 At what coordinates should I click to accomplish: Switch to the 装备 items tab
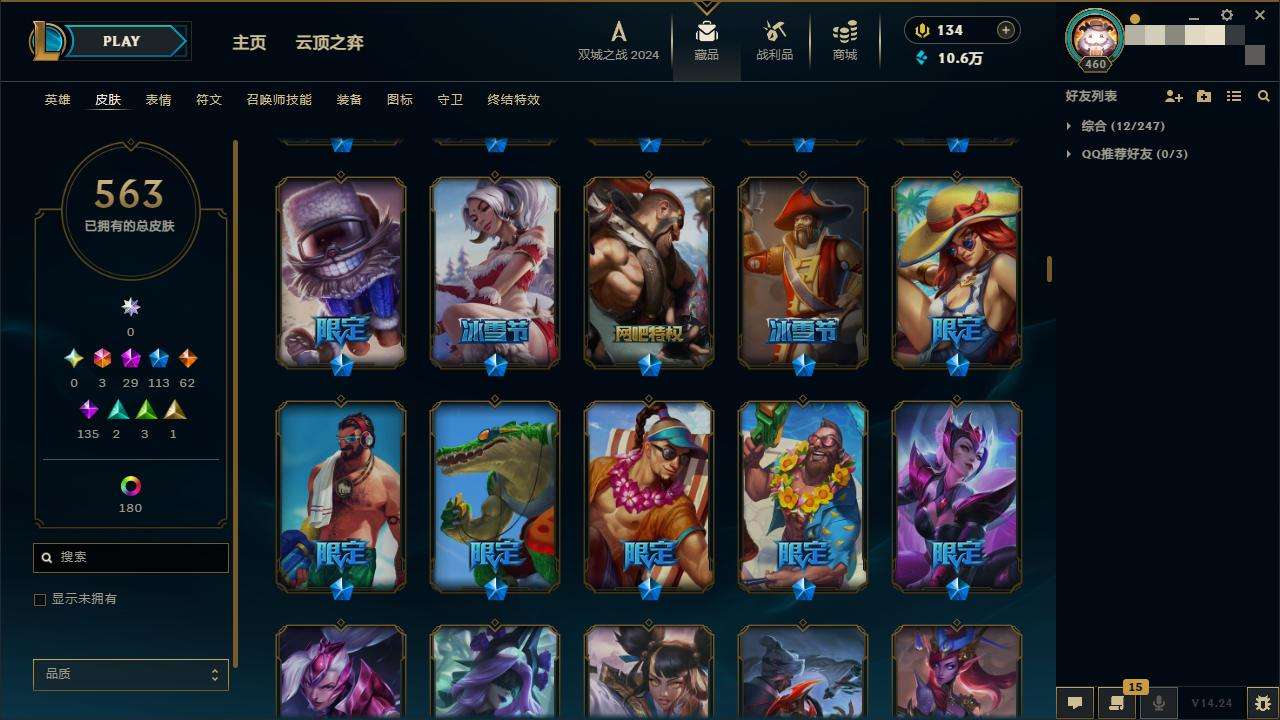click(349, 100)
